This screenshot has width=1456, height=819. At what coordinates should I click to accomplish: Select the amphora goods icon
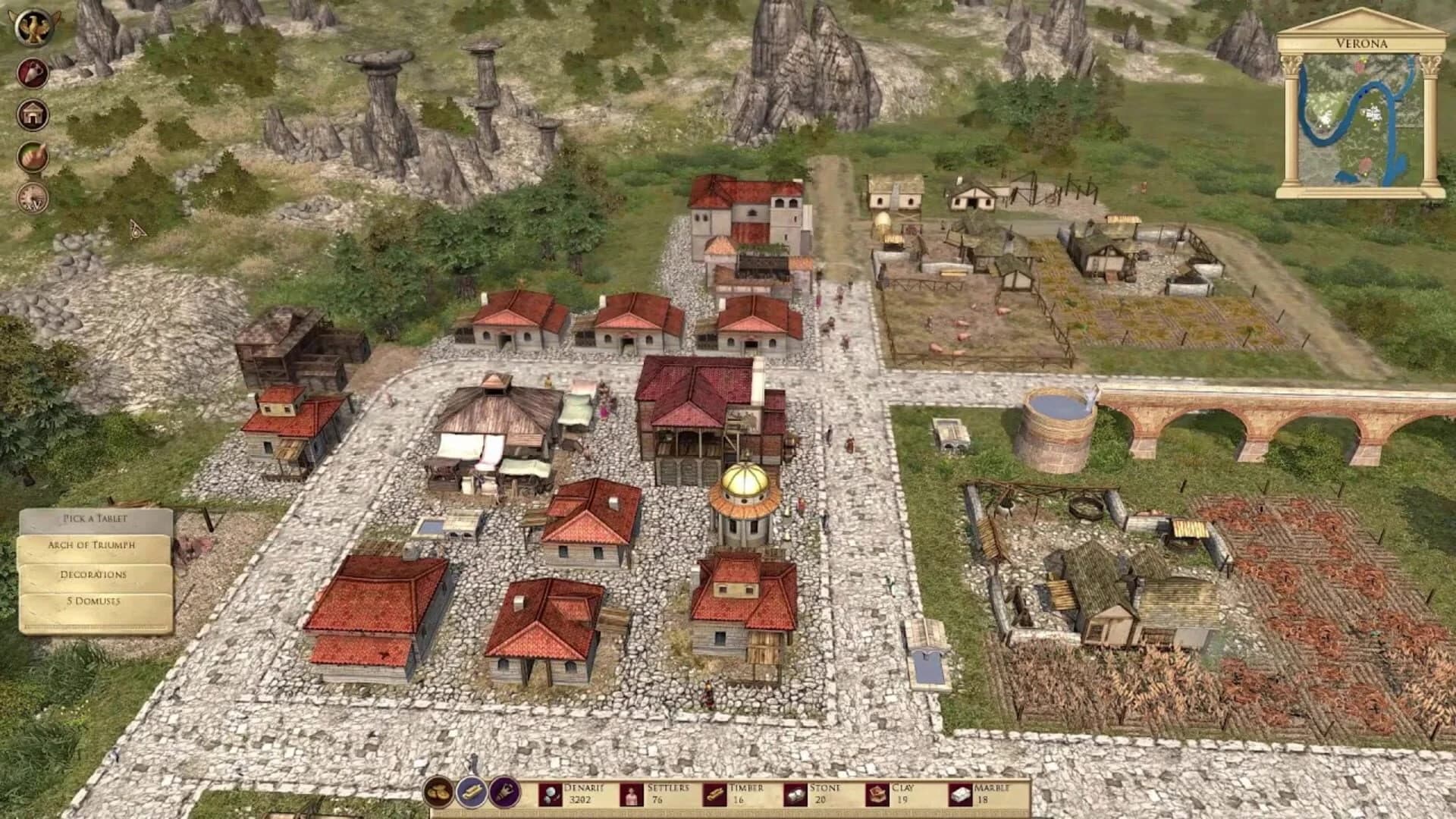(32, 72)
